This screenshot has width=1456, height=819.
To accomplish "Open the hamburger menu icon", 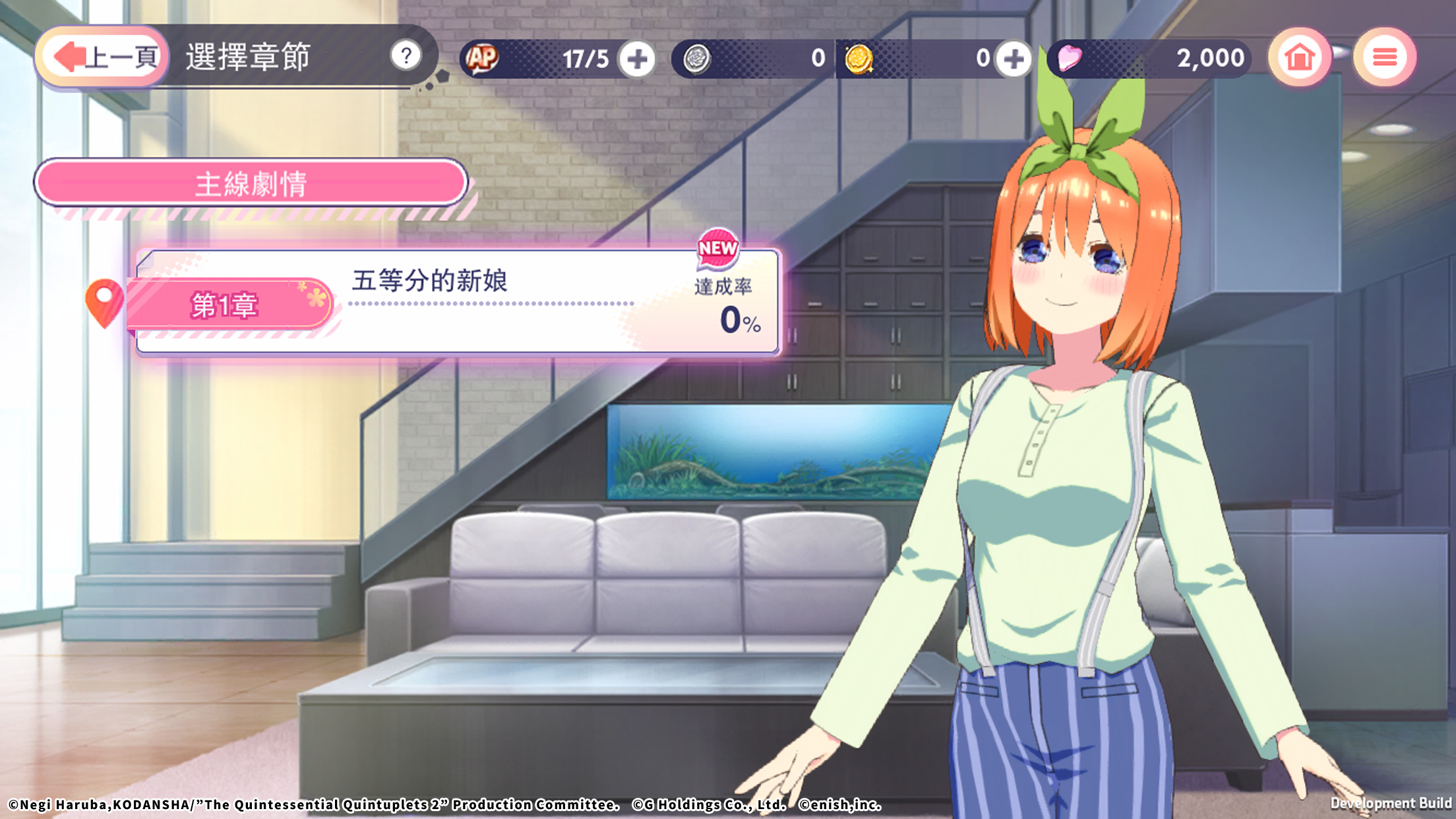I will pyautogui.click(x=1385, y=58).
